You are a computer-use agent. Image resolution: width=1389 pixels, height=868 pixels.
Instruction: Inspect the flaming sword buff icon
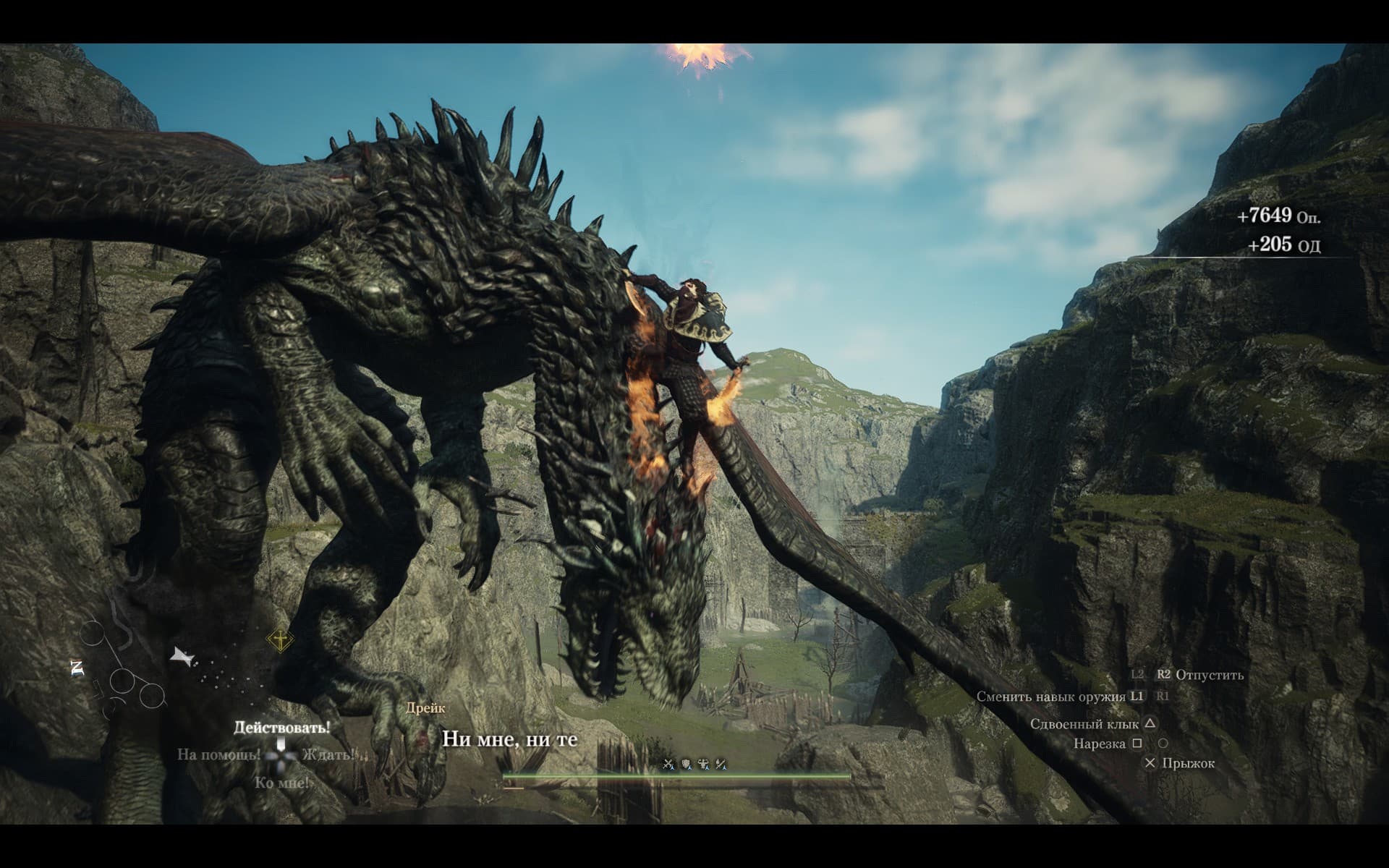point(721,764)
